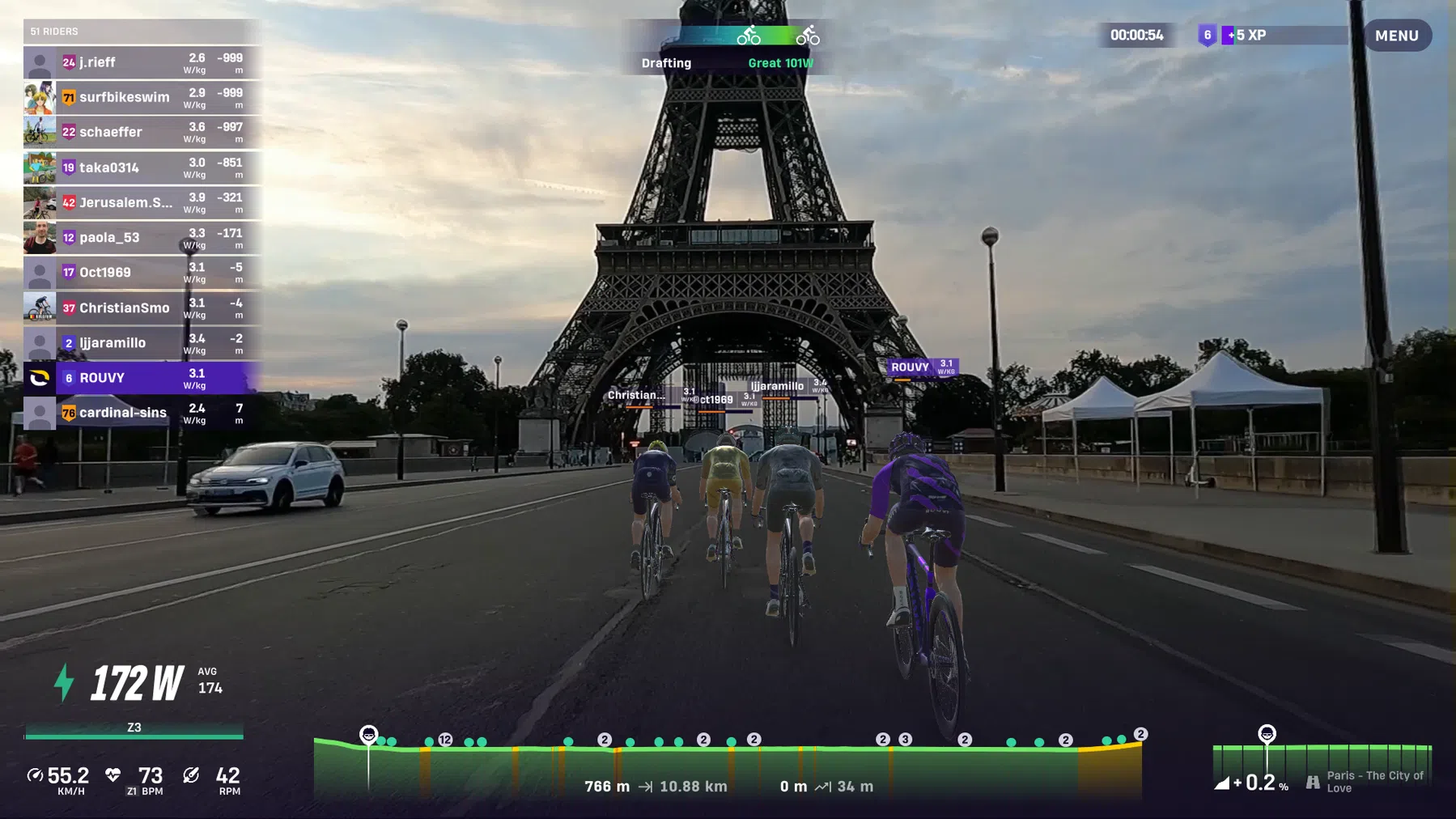Click taka0314 in the riders list

[x=142, y=168]
